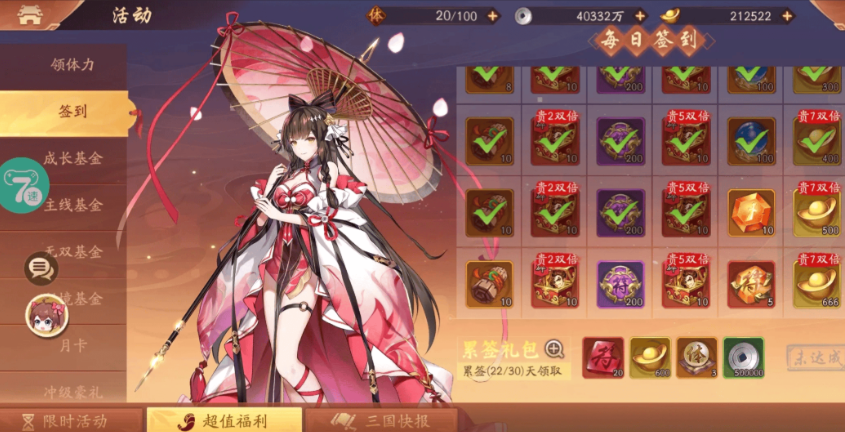Add stamina with the plus button
This screenshot has height=432, width=845.
(x=492, y=16)
